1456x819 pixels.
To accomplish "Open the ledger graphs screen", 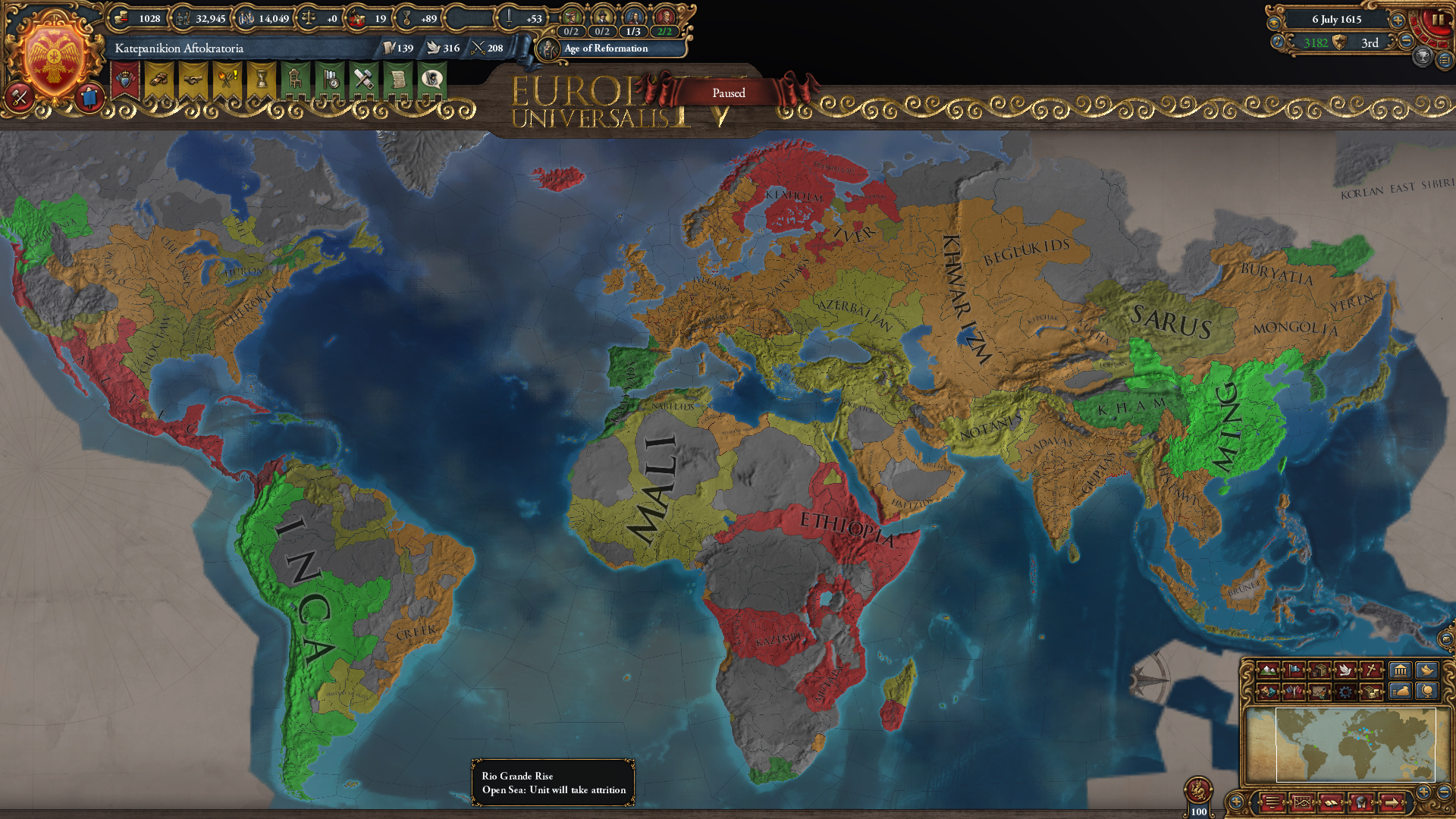I will coord(1303,803).
